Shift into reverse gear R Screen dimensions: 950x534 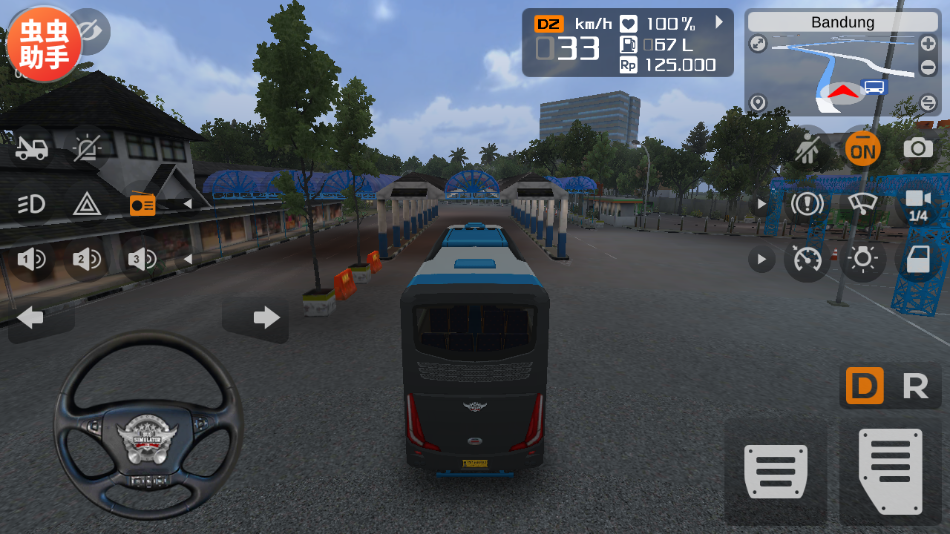coord(915,386)
